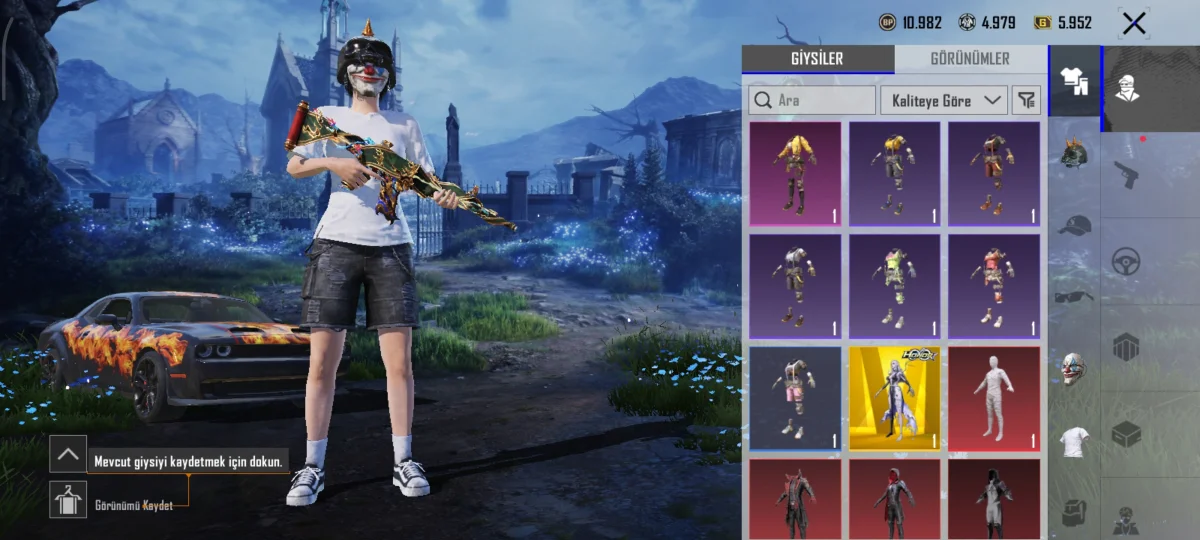
Task: Select the GİYSİLER tab
Action: 818,59
